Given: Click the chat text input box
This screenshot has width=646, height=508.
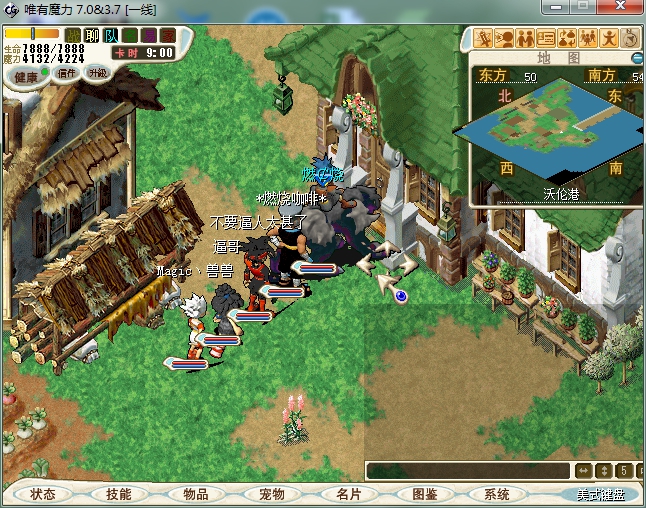Looking at the screenshot, I should tap(467, 470).
